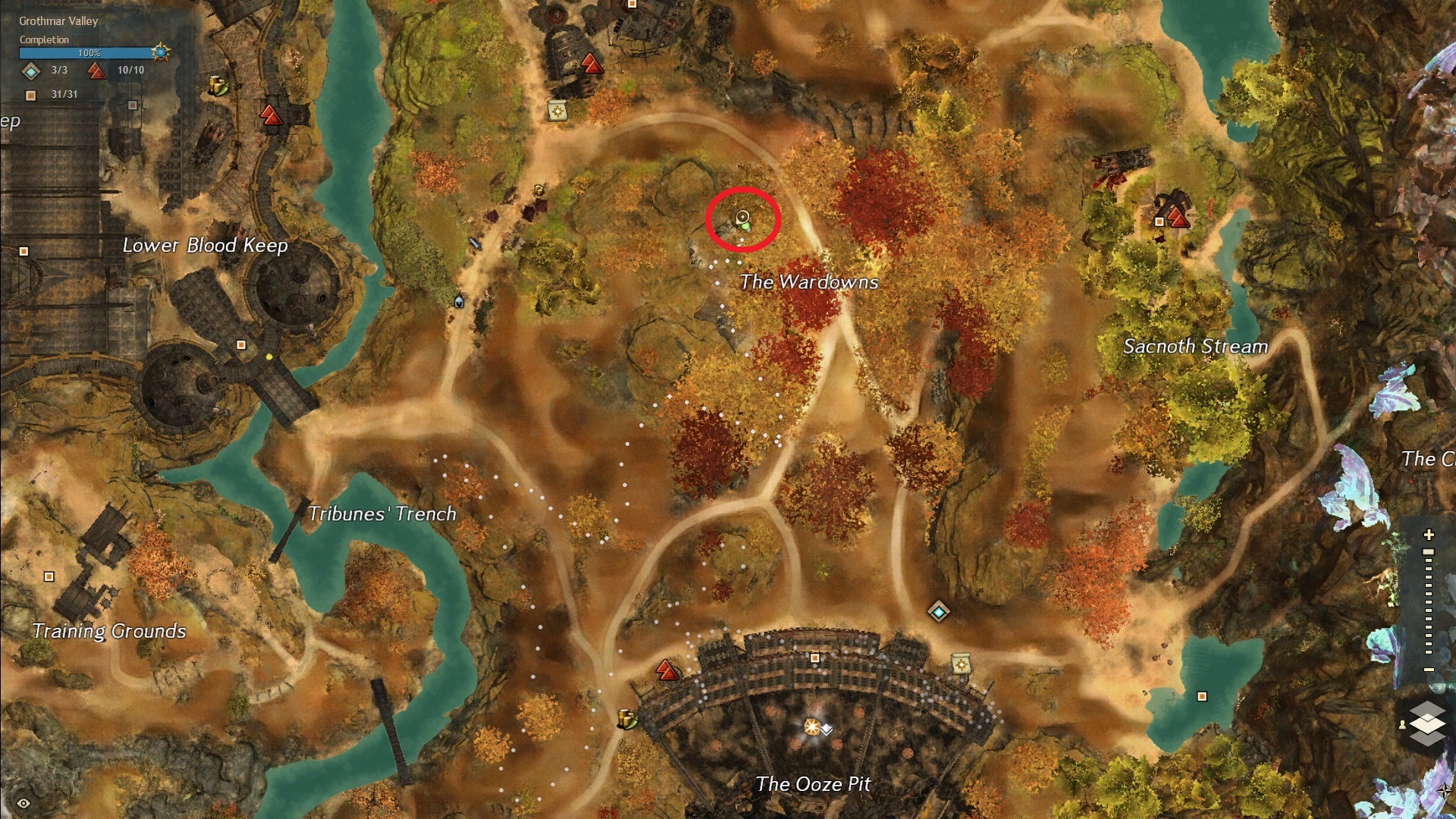Screen dimensions: 1456x819
Task: Adjust the map zoom level slider
Action: (1429, 553)
